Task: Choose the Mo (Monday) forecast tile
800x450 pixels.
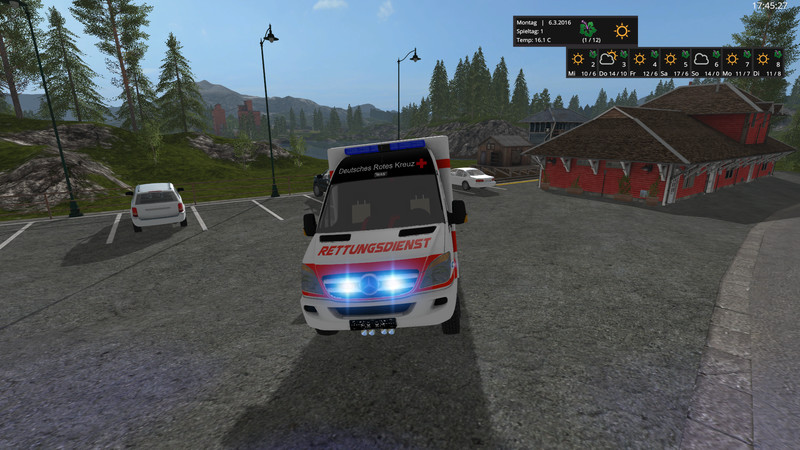Action: click(x=735, y=62)
